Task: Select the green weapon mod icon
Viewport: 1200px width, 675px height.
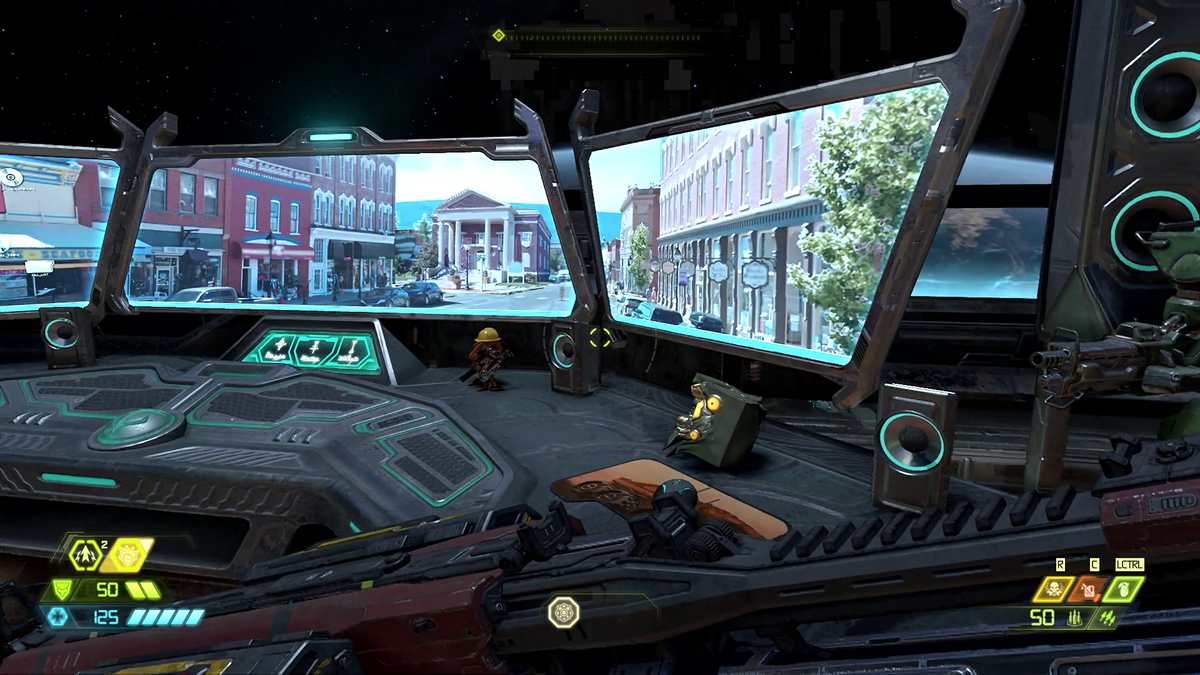Action: (1107, 618)
